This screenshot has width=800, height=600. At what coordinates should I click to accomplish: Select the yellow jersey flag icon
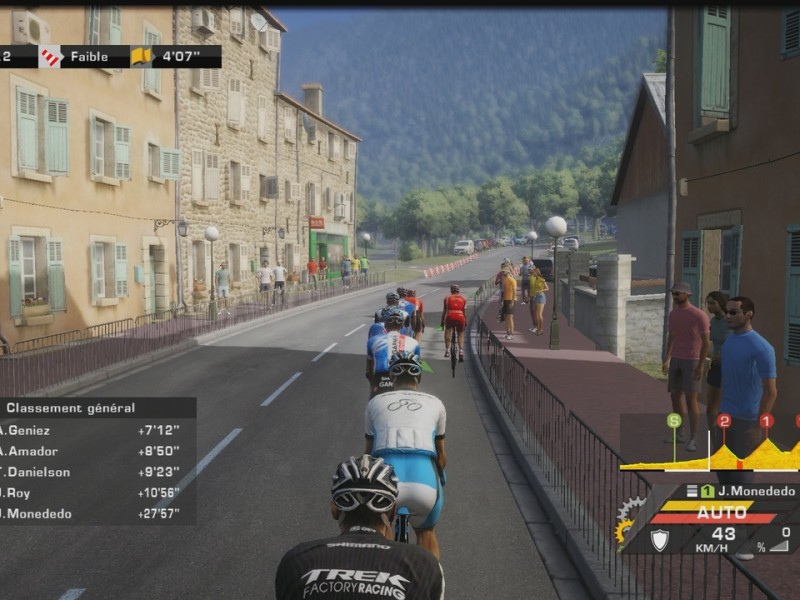[141, 57]
